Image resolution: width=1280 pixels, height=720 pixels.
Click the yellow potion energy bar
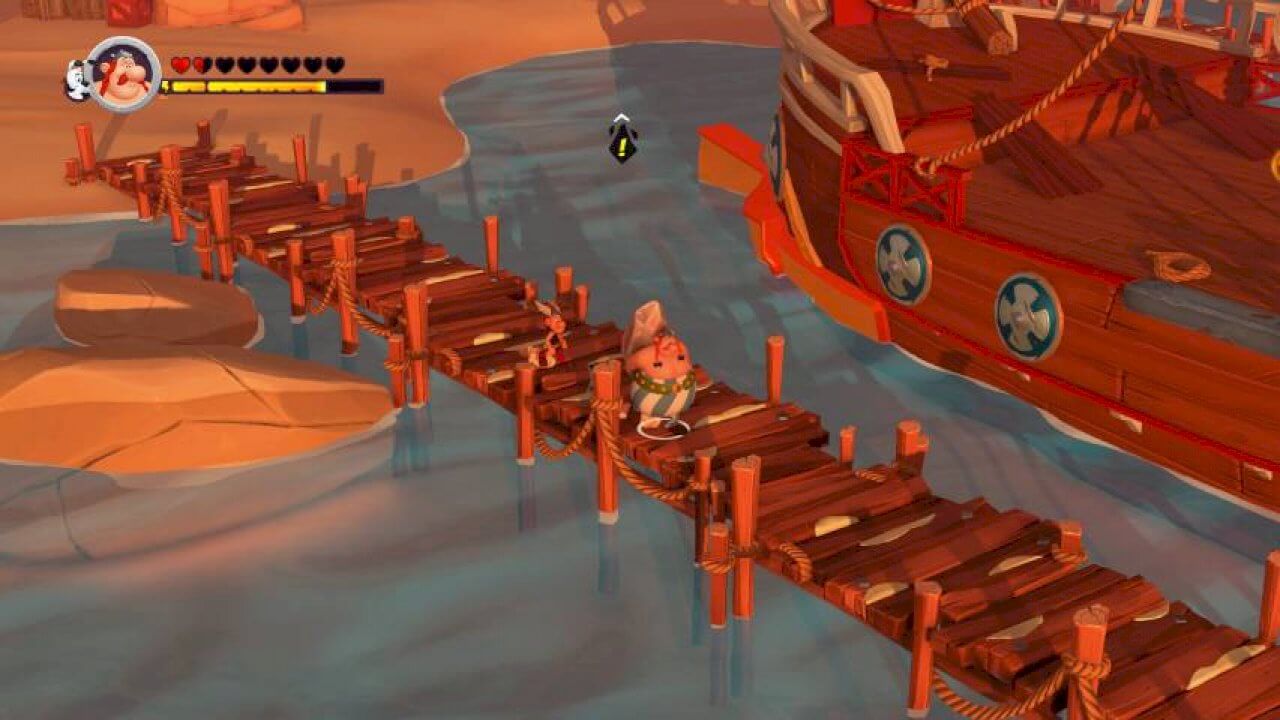pos(250,86)
